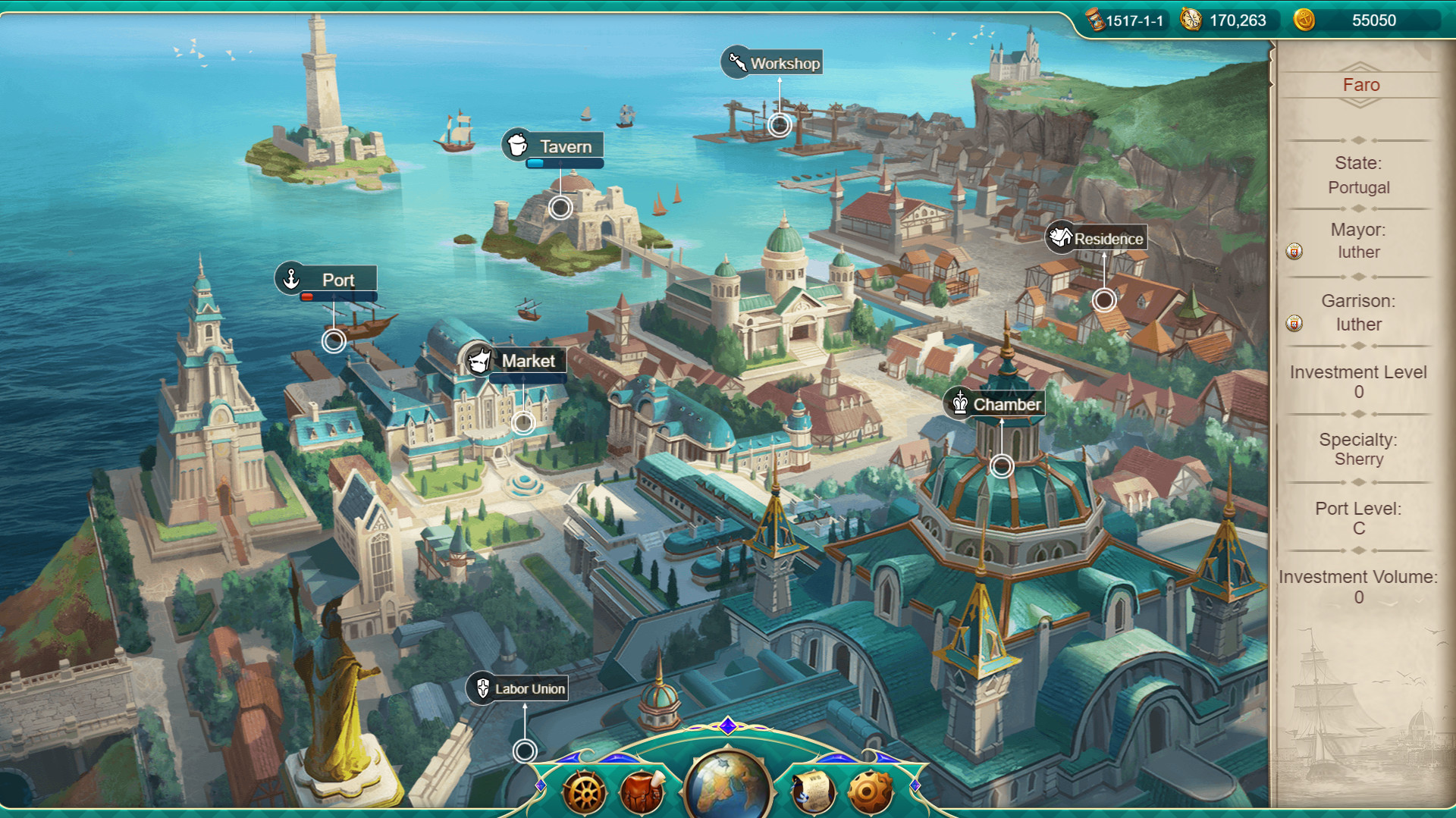
Task: Click the red durability bar under Port
Action: click(x=308, y=296)
